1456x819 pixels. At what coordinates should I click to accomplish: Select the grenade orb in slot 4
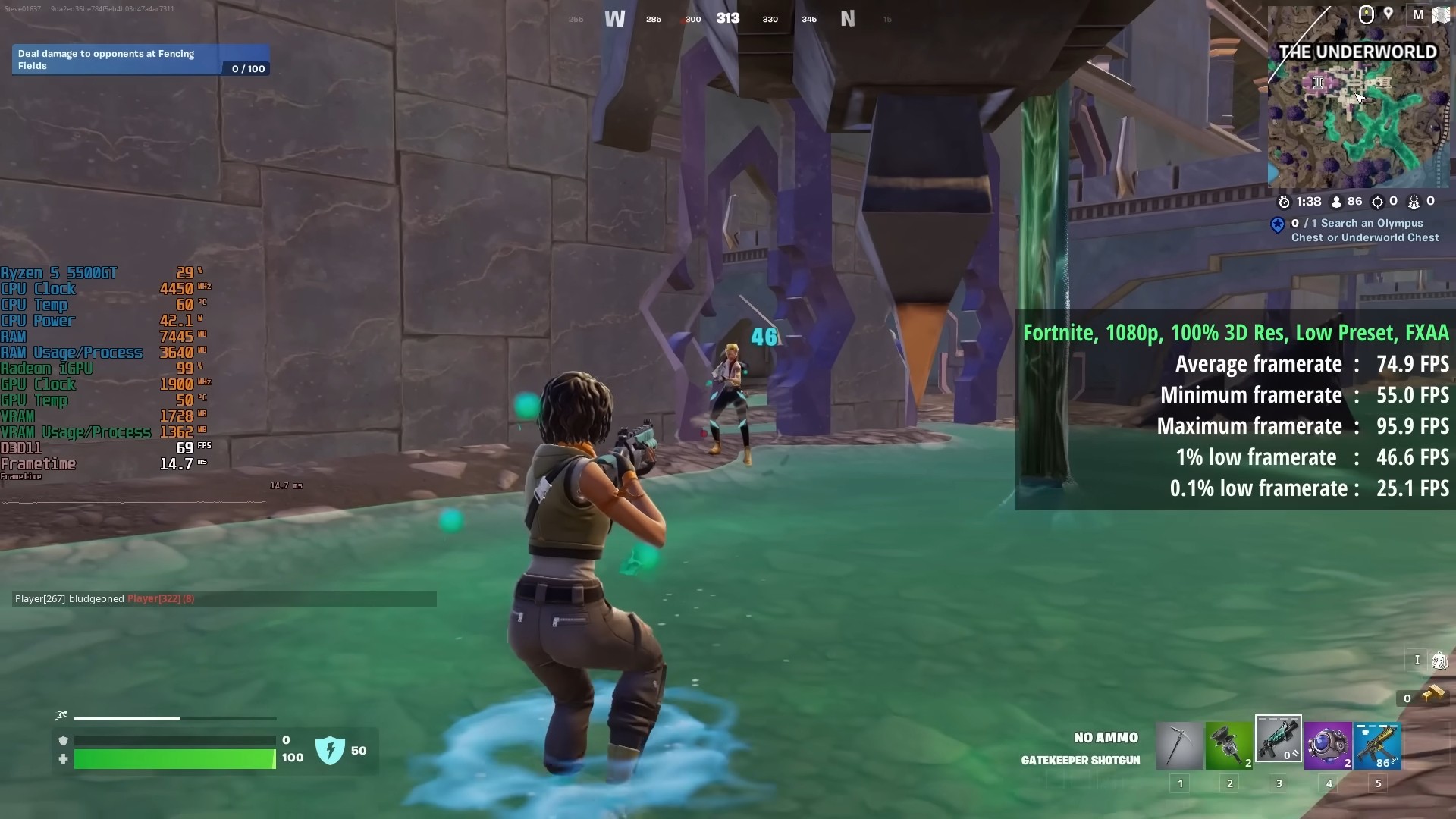(x=1329, y=745)
